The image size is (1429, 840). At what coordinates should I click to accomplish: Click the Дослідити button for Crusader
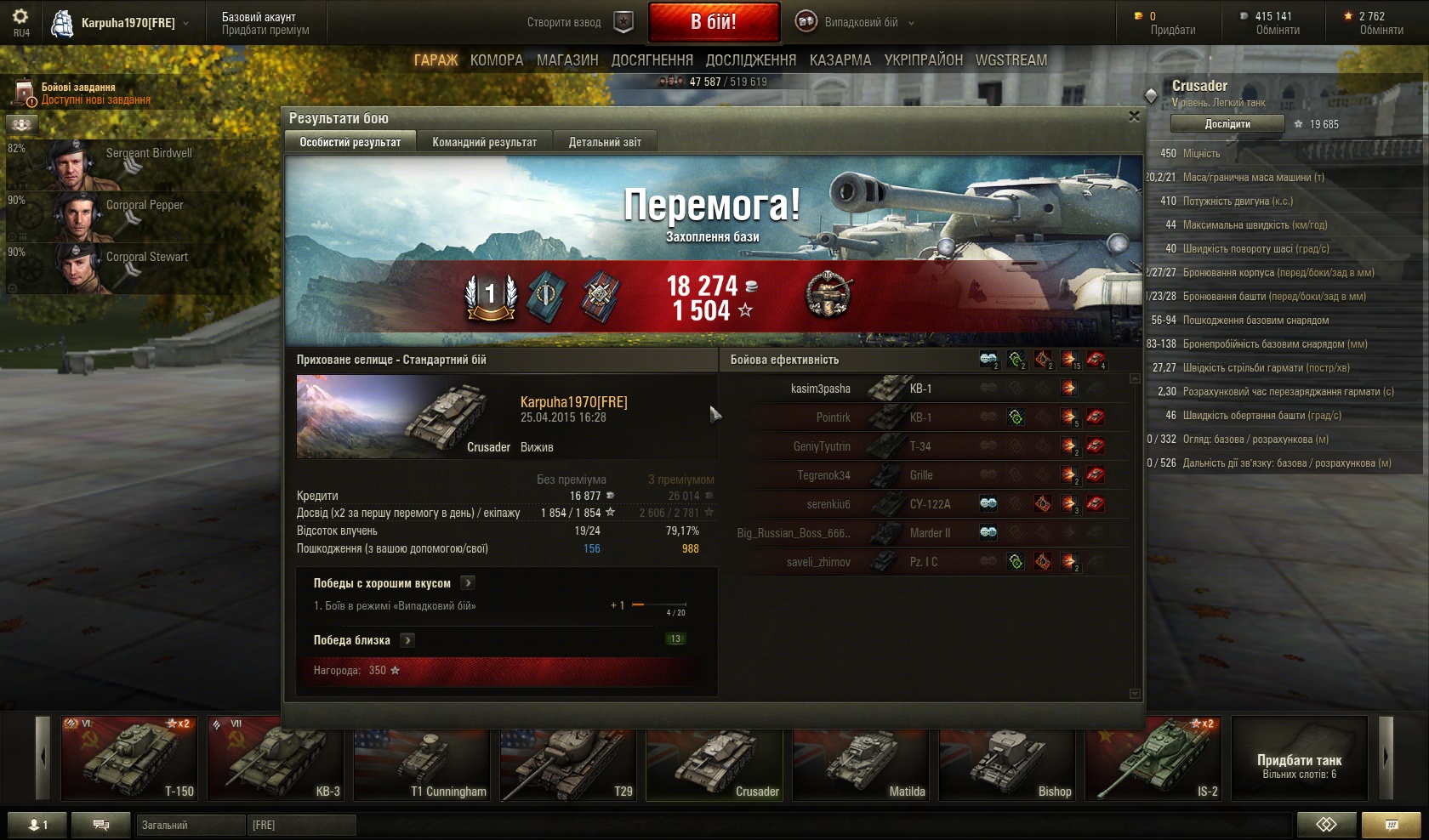(x=1227, y=124)
